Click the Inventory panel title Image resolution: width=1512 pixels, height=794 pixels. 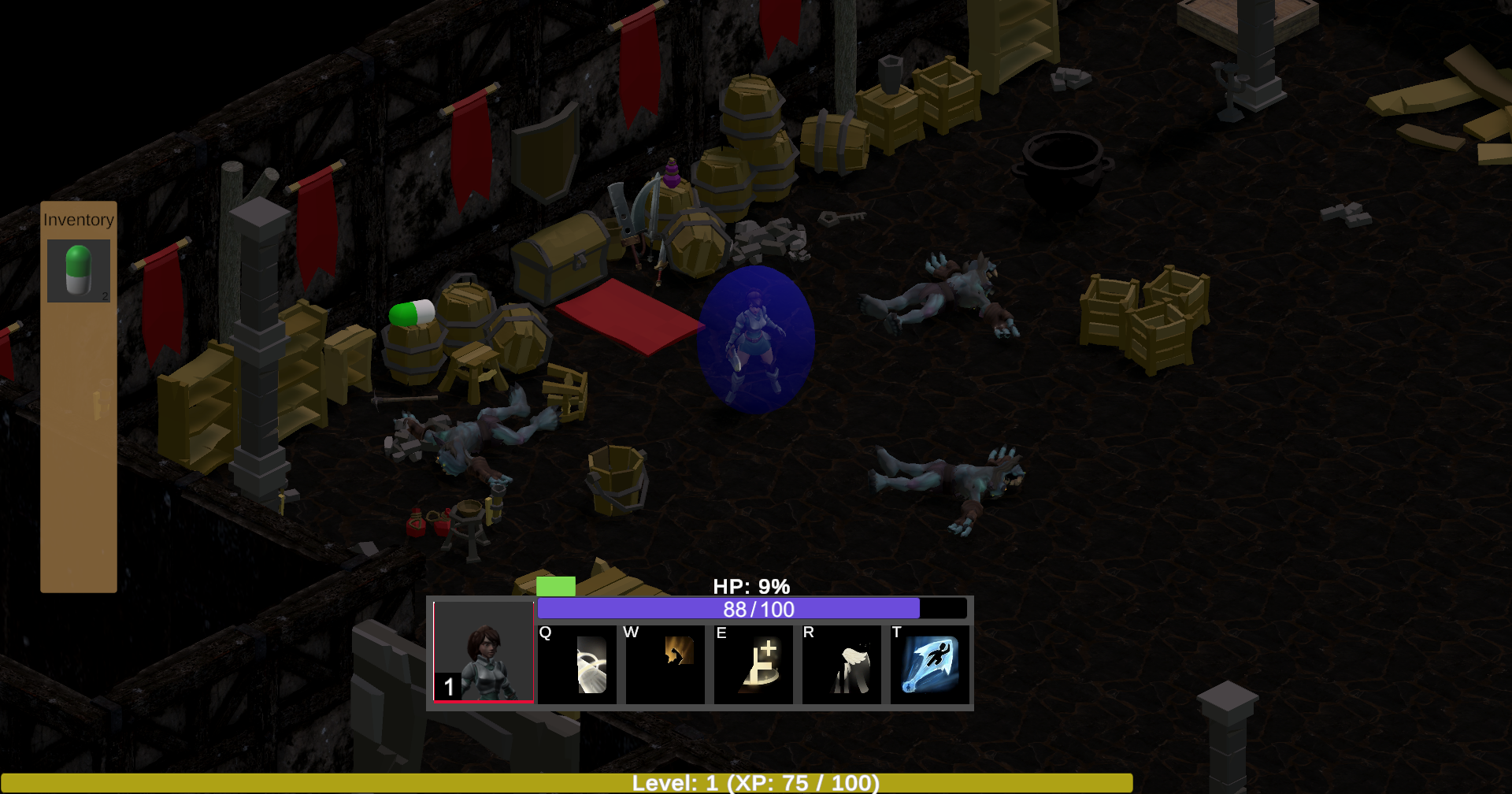click(78, 220)
